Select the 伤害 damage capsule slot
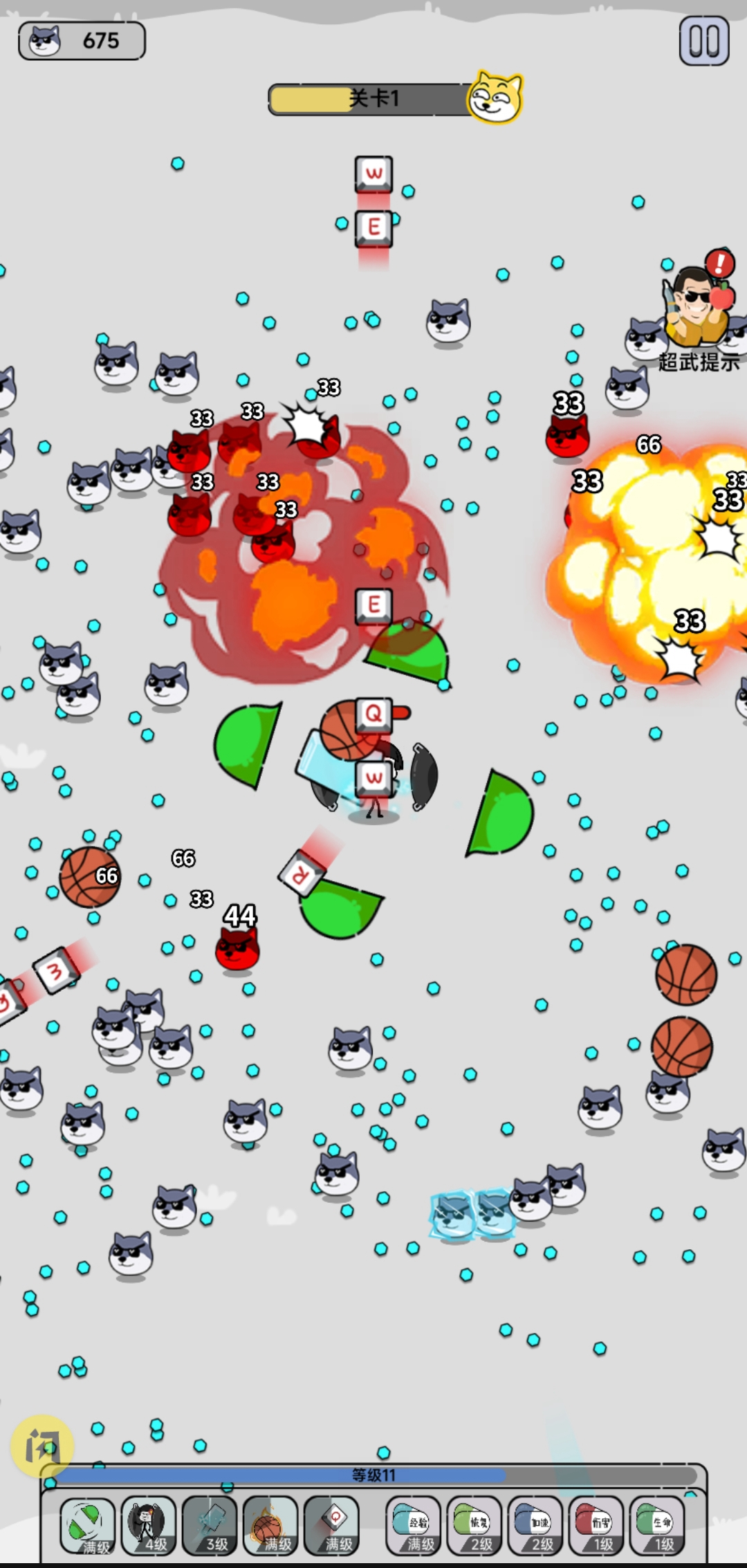Image resolution: width=747 pixels, height=1568 pixels. (596, 1524)
